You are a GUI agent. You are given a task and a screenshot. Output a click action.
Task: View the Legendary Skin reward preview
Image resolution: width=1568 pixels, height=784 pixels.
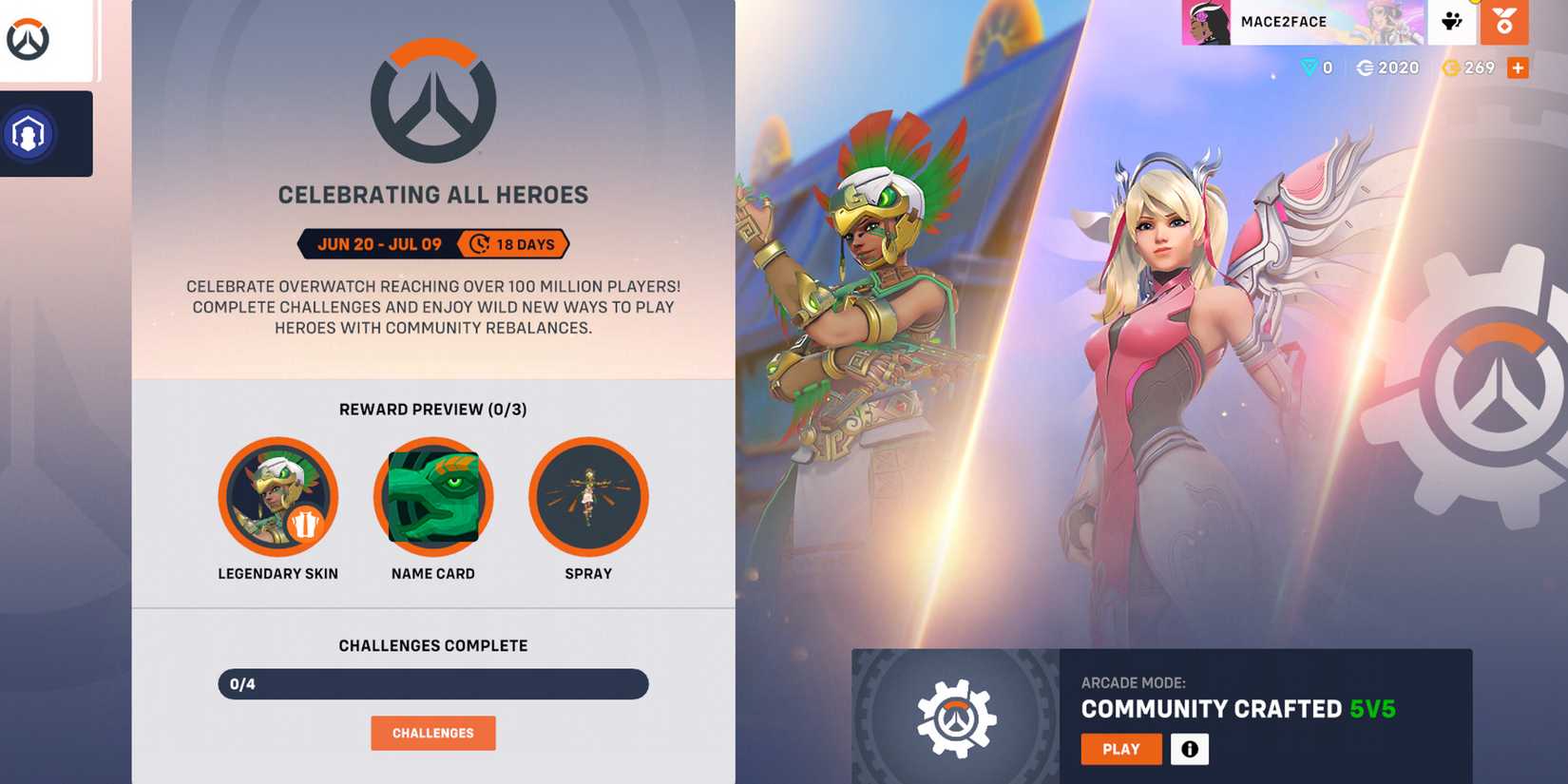[278, 496]
